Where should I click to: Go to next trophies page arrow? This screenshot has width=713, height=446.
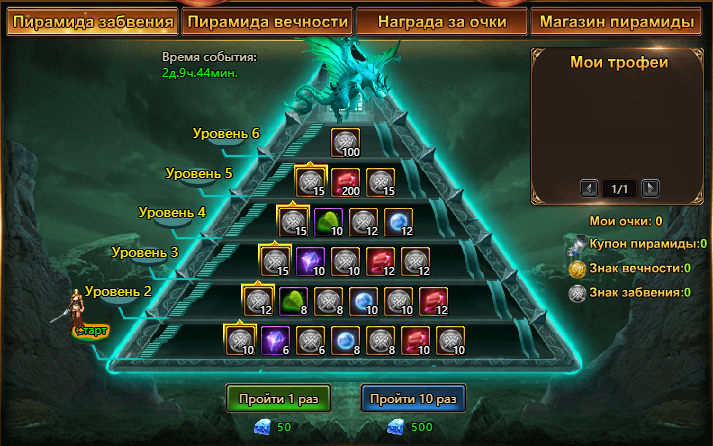650,188
